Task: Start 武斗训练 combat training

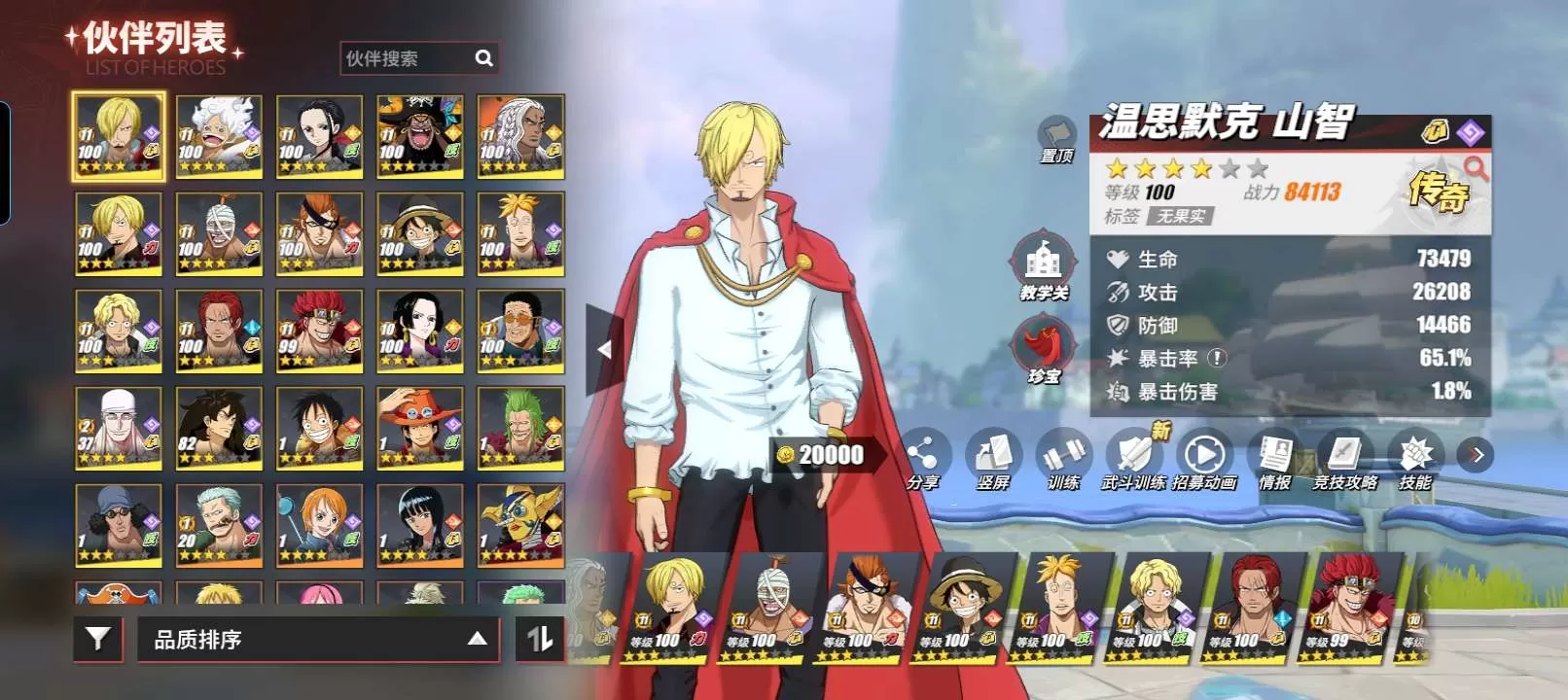Action: click(x=1133, y=458)
